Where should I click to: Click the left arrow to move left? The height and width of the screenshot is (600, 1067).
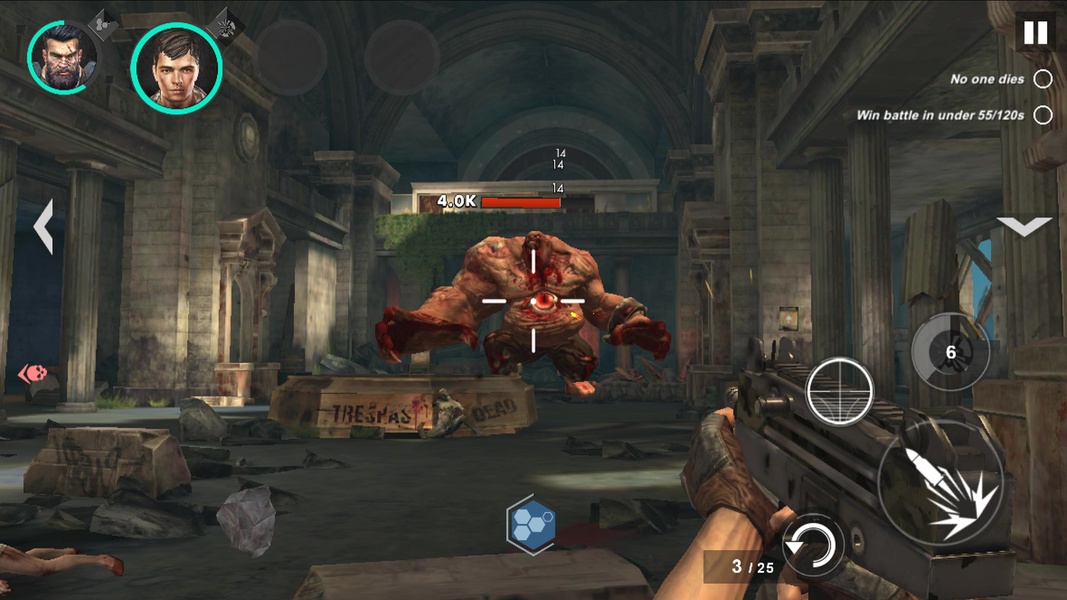[44, 227]
